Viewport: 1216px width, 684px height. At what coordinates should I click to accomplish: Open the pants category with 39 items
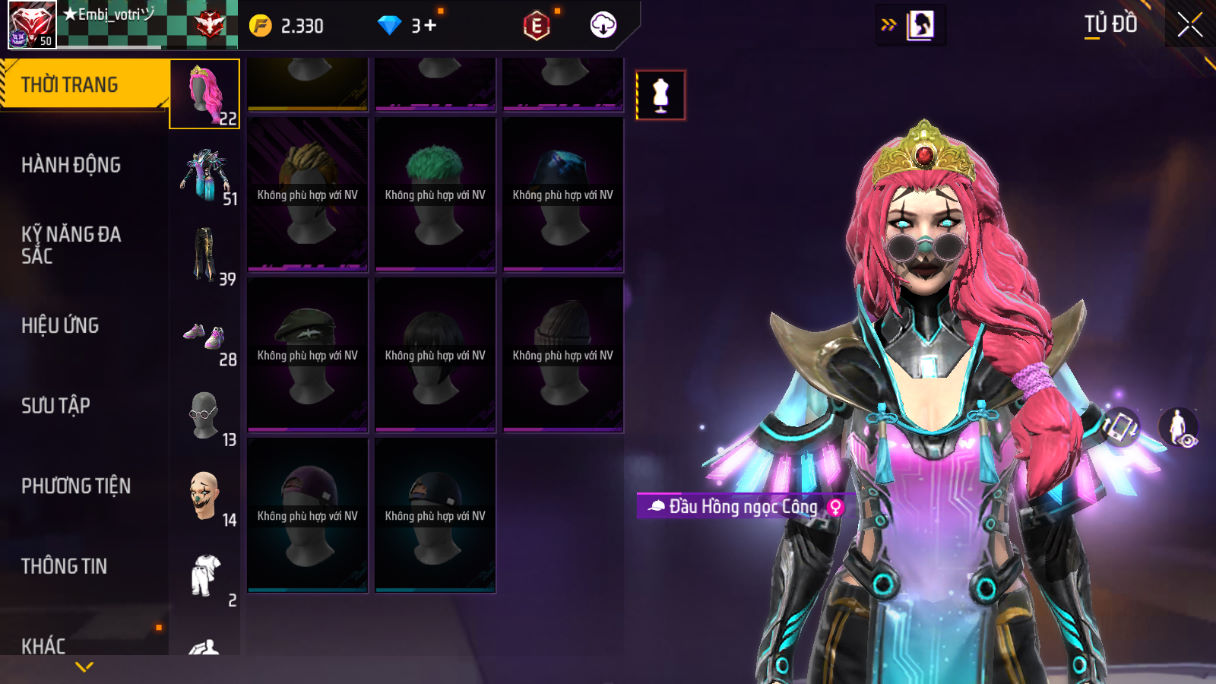tap(204, 255)
